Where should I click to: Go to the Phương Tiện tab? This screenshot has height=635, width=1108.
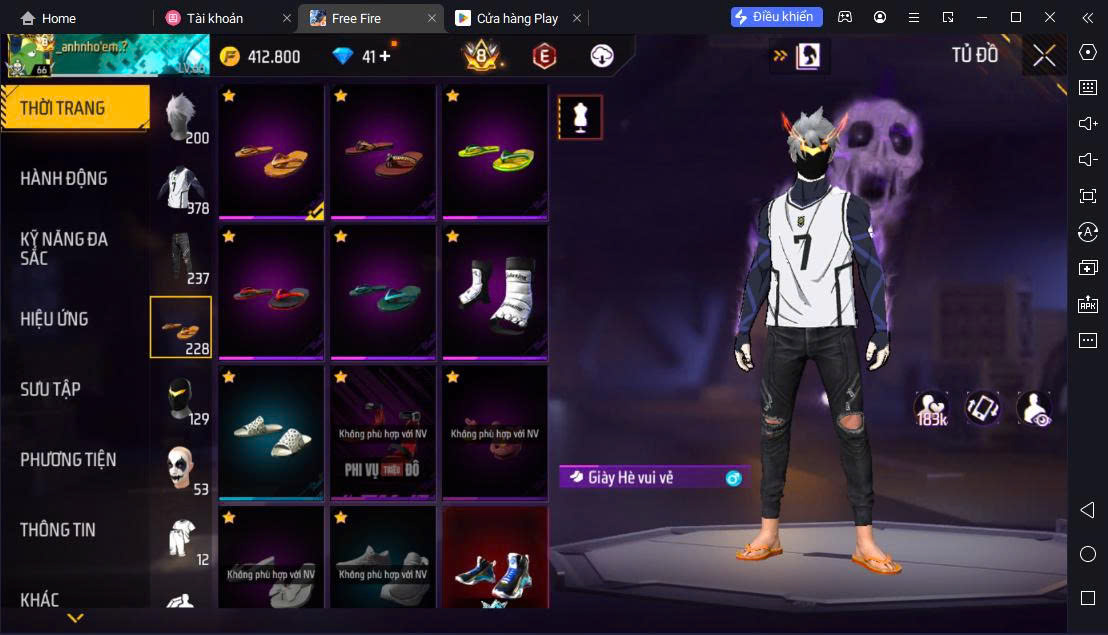[68, 460]
